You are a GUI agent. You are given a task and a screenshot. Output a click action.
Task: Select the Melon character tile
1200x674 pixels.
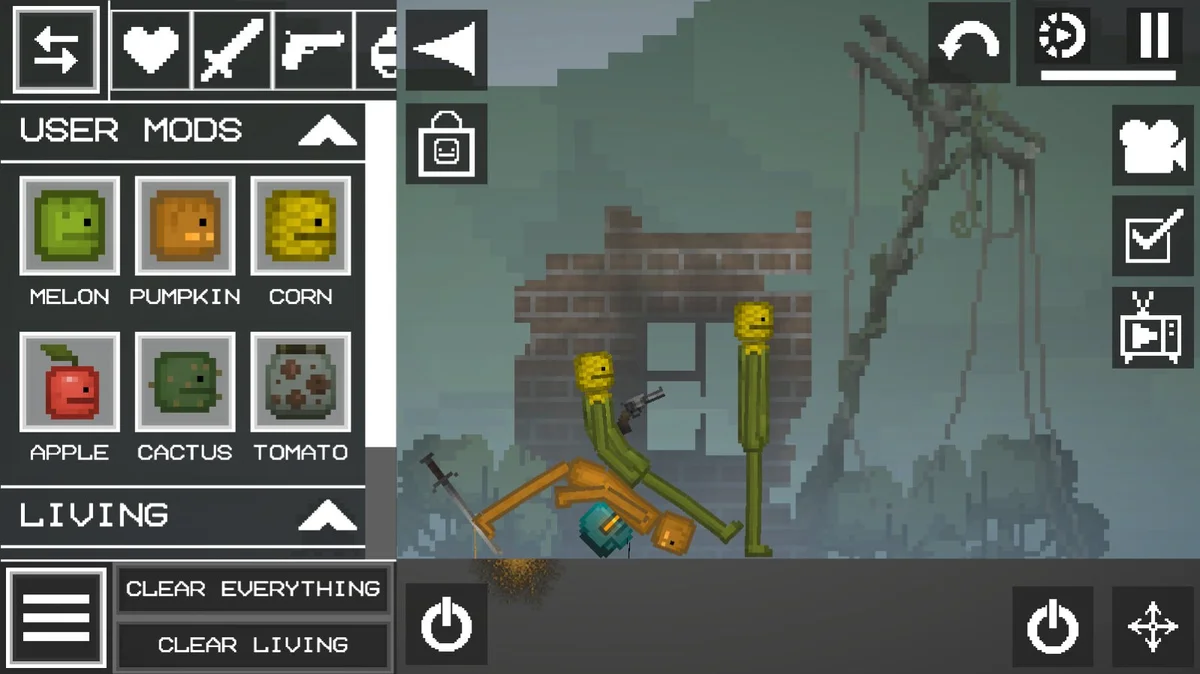tap(69, 226)
